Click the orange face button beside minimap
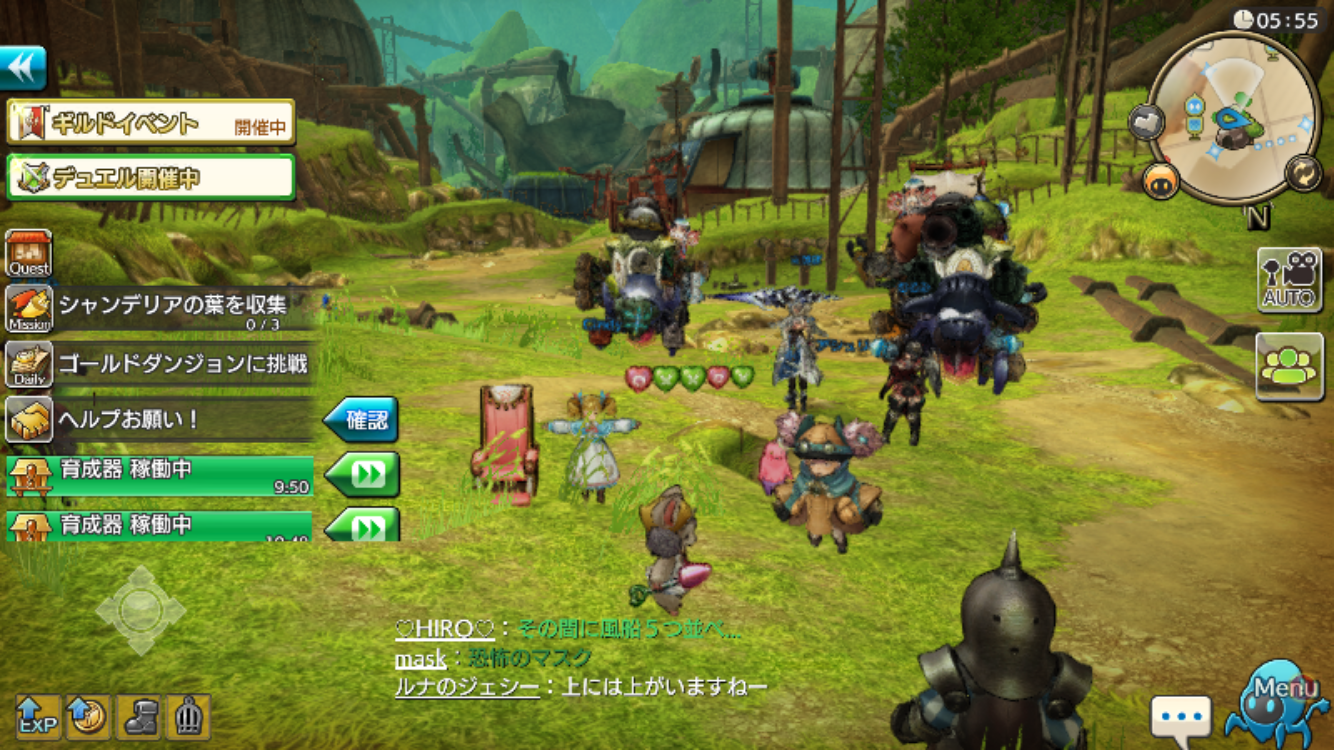 (x=1161, y=181)
